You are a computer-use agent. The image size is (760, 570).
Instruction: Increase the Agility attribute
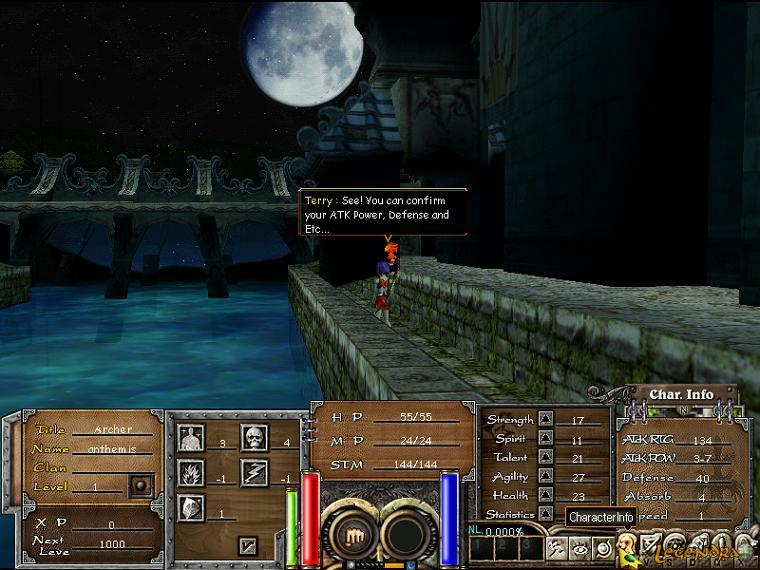(546, 477)
